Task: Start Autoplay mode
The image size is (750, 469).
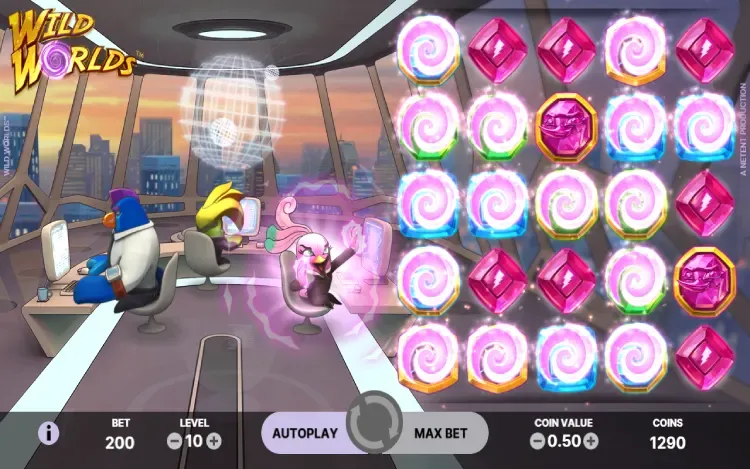Action: click(x=306, y=434)
